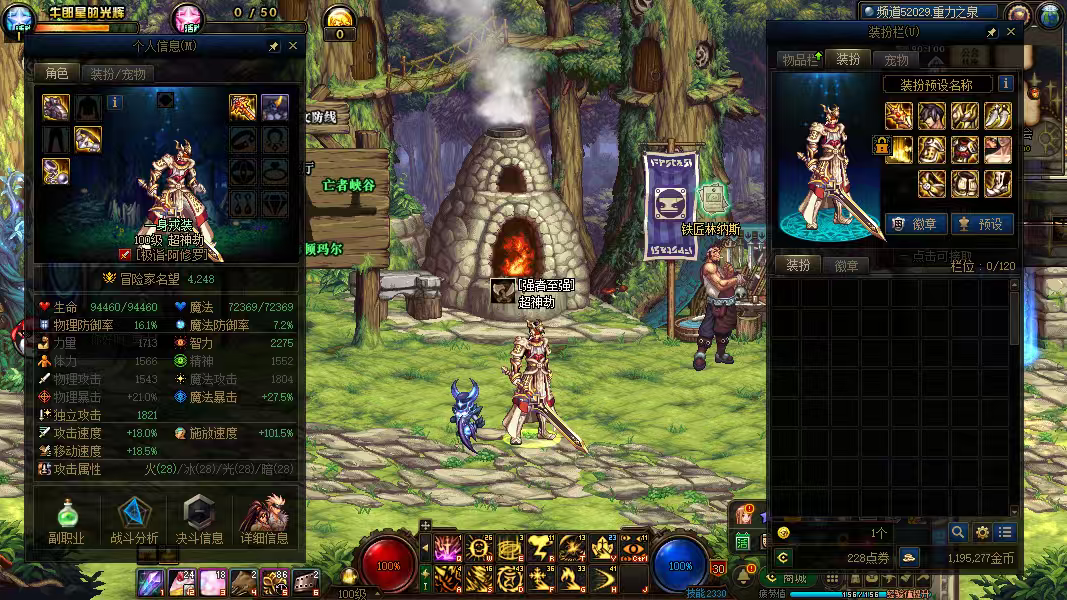Screen dimensions: 1067x600
Task: Select the 角色 character tab
Action: [56, 73]
